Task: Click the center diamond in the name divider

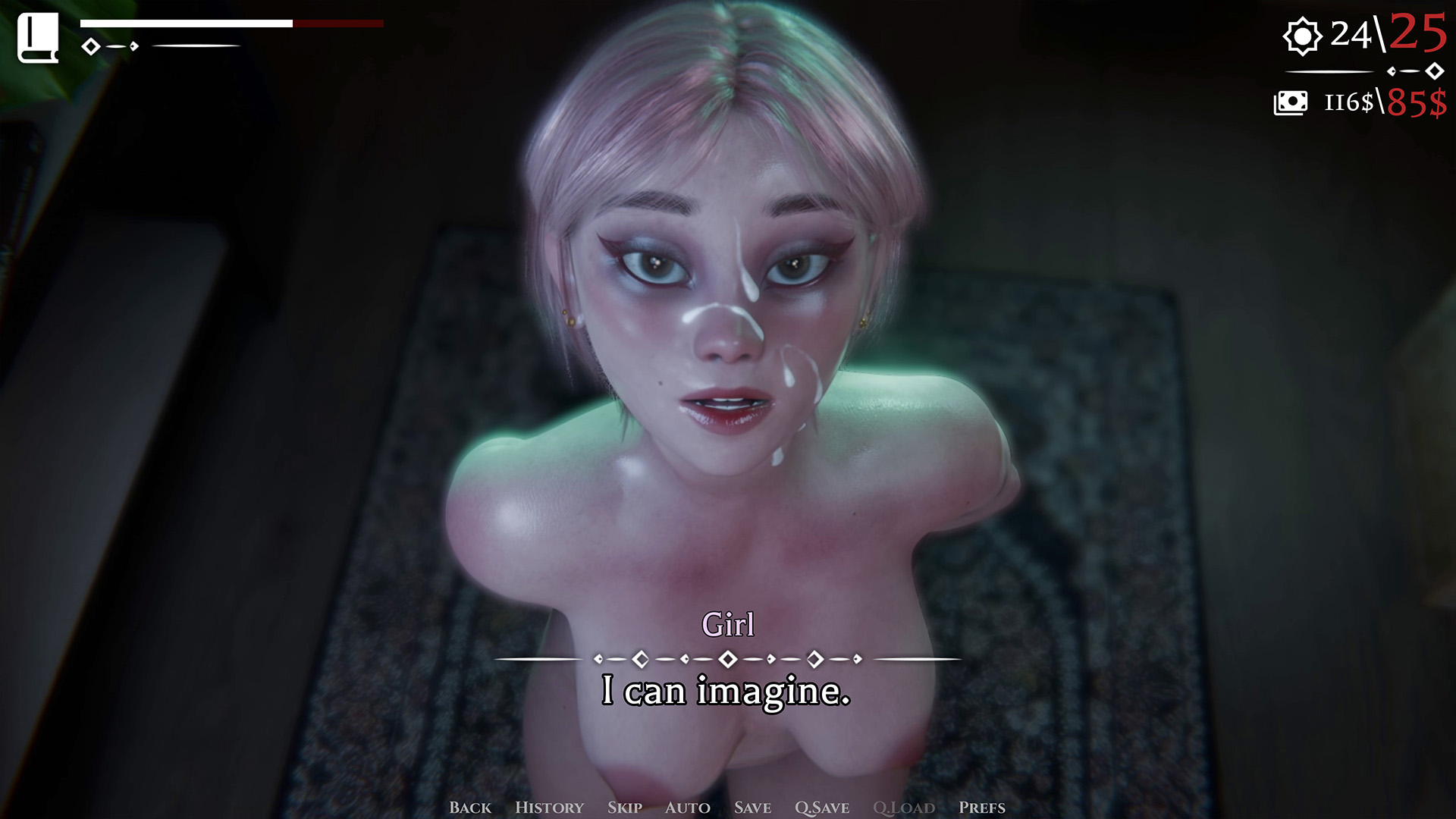Action: click(728, 658)
